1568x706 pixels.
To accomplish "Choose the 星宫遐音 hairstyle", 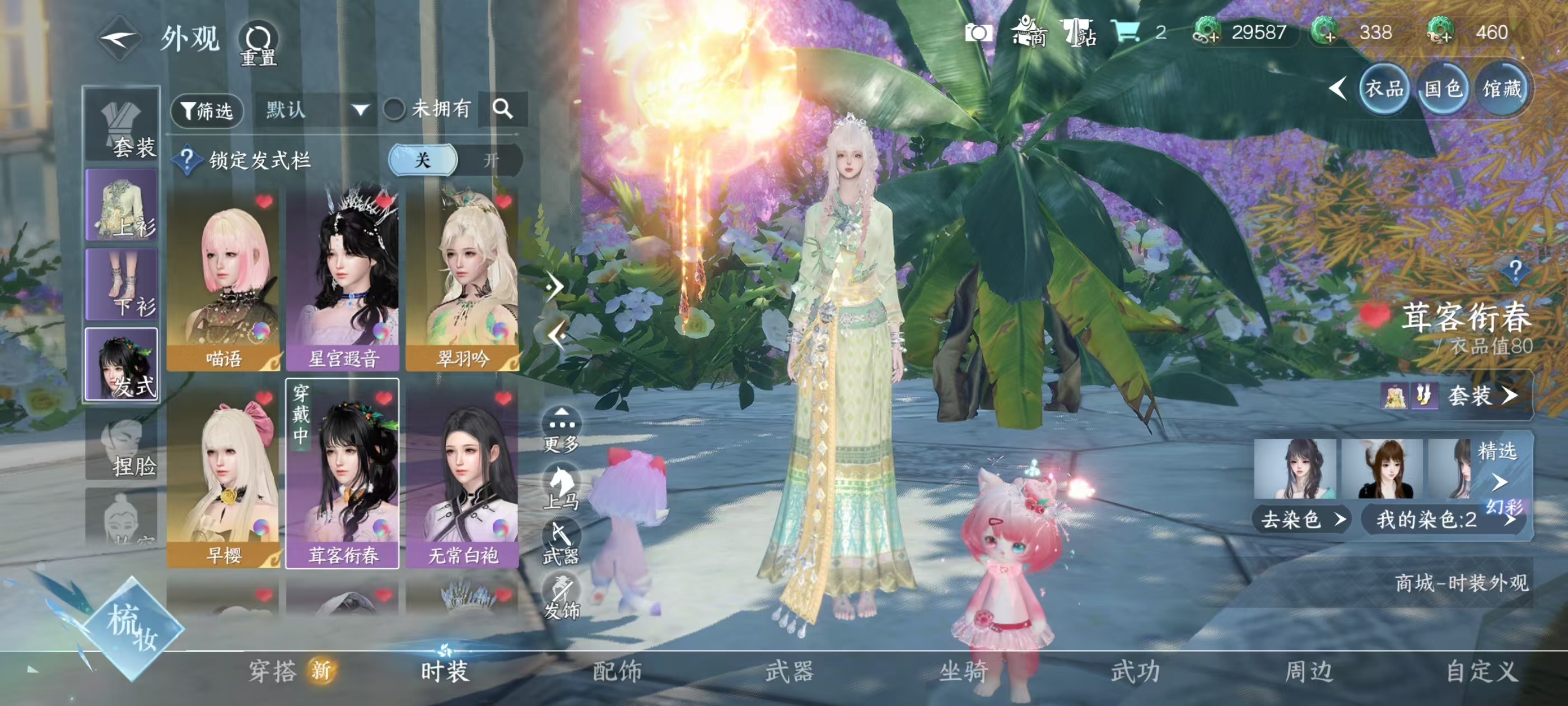I will point(343,280).
